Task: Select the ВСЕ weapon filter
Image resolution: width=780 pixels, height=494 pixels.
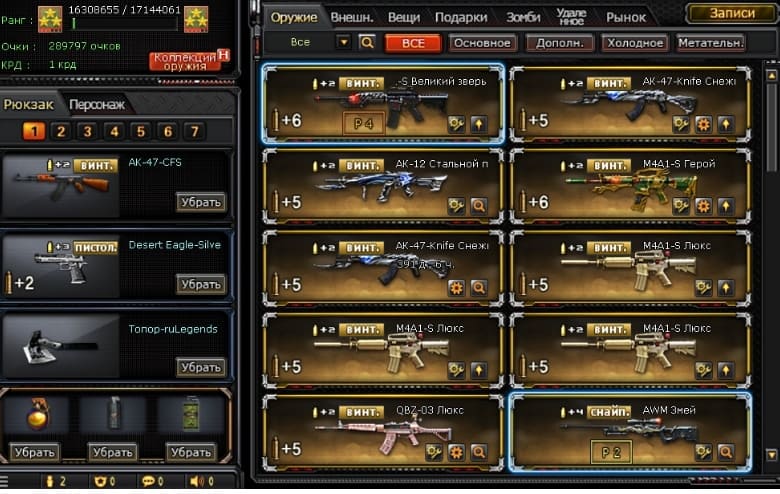Action: 413,43
